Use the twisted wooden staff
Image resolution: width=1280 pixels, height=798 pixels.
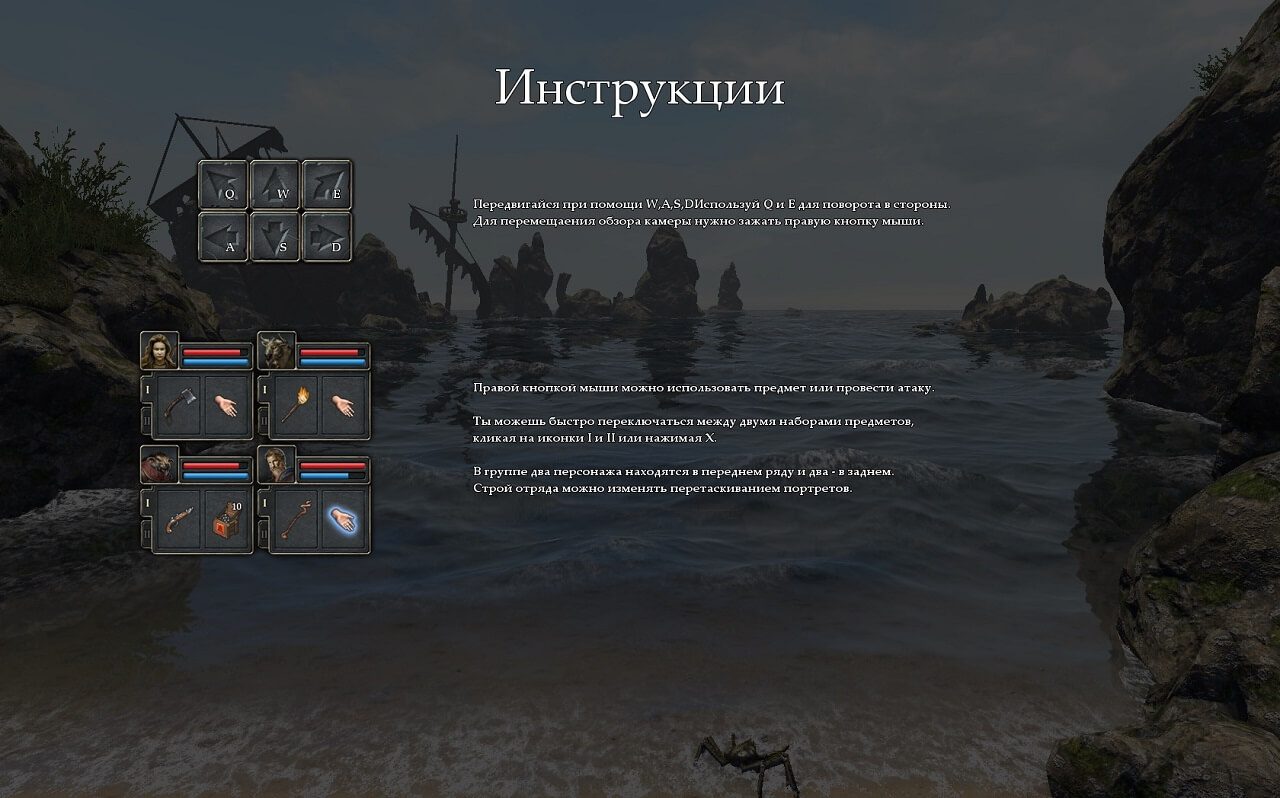[x=296, y=519]
